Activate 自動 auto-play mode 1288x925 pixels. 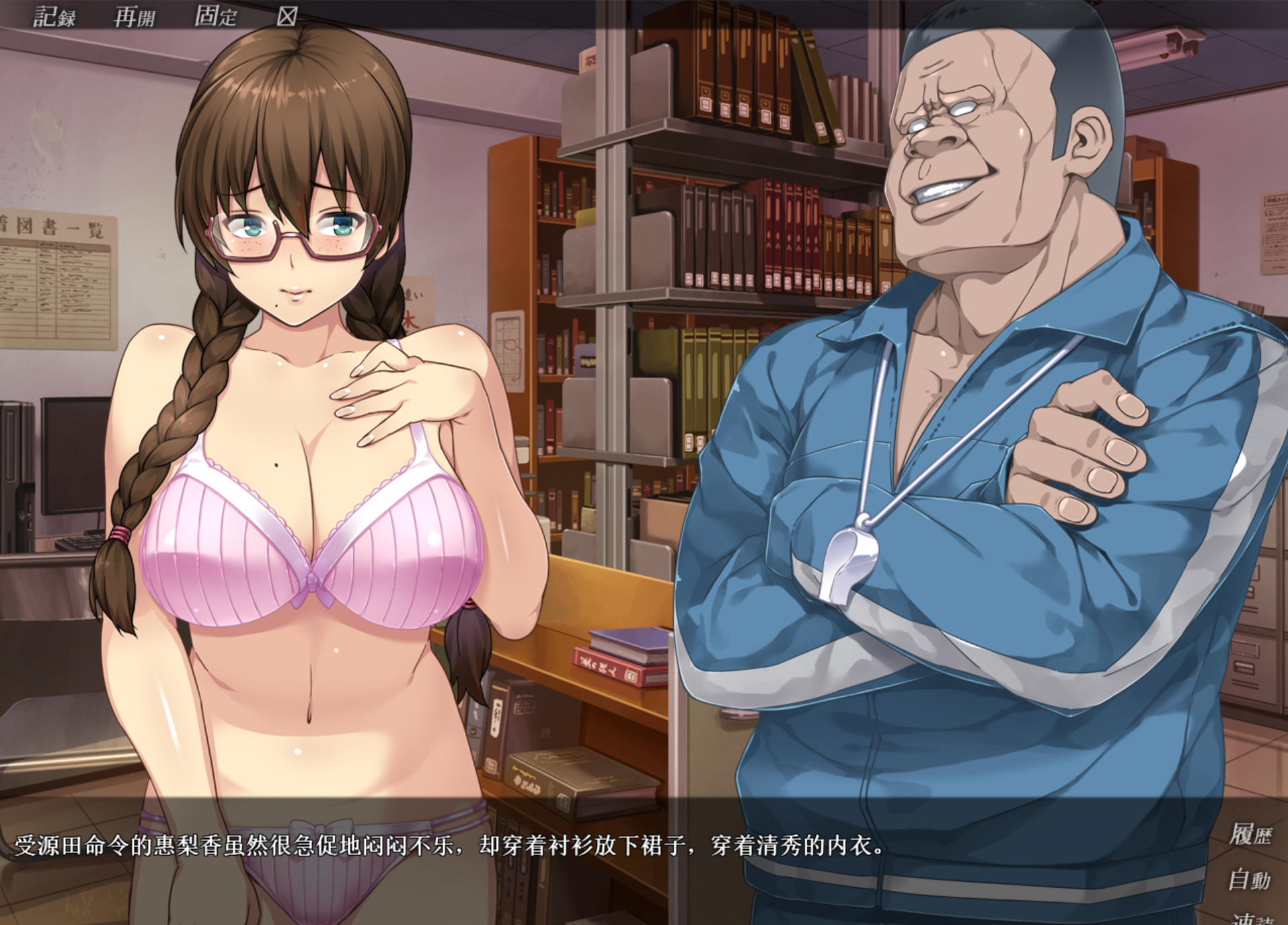[1250, 879]
